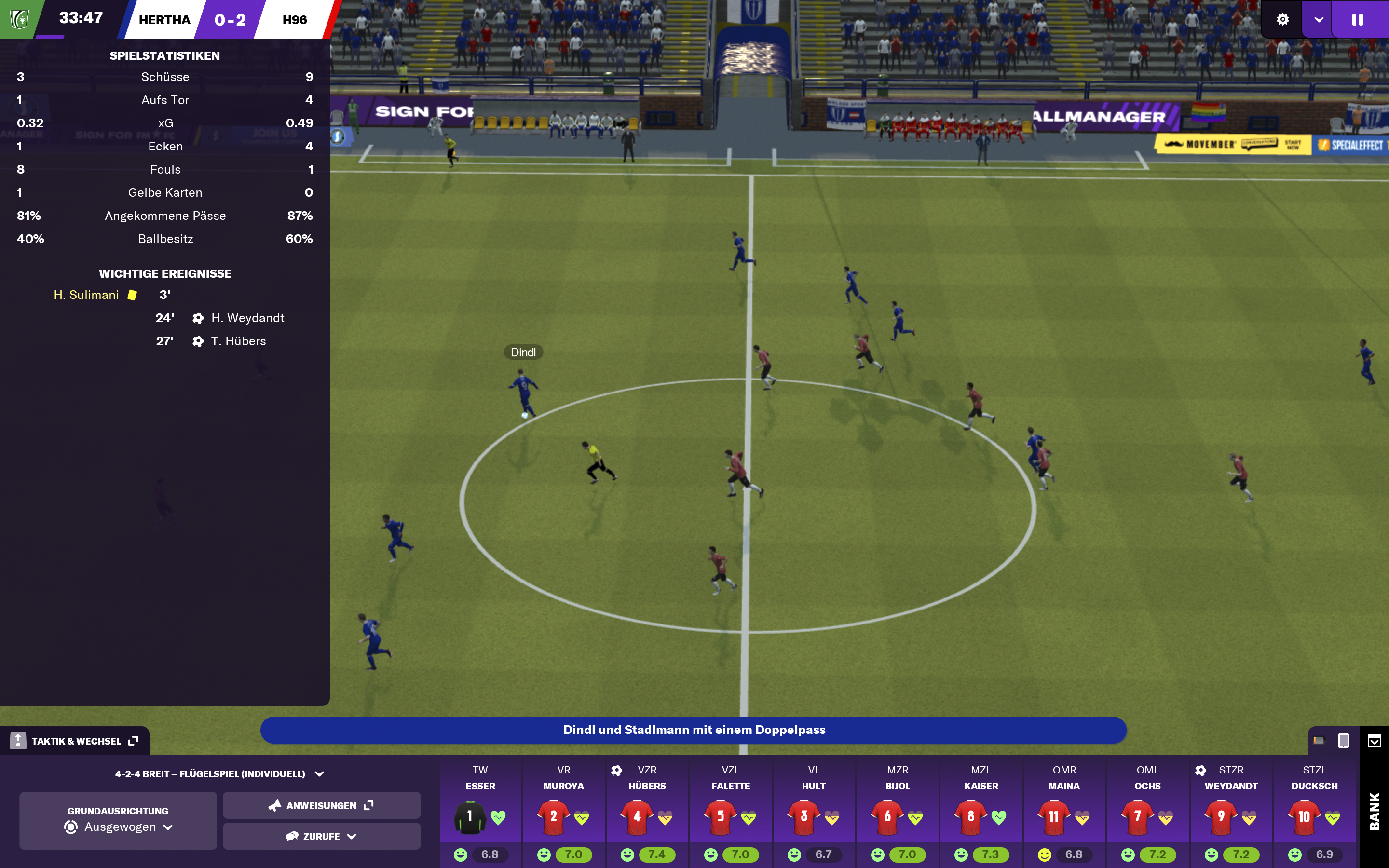Viewport: 1389px width, 868px height.
Task: Show the Bank substitutes panel
Action: (x=1375, y=811)
